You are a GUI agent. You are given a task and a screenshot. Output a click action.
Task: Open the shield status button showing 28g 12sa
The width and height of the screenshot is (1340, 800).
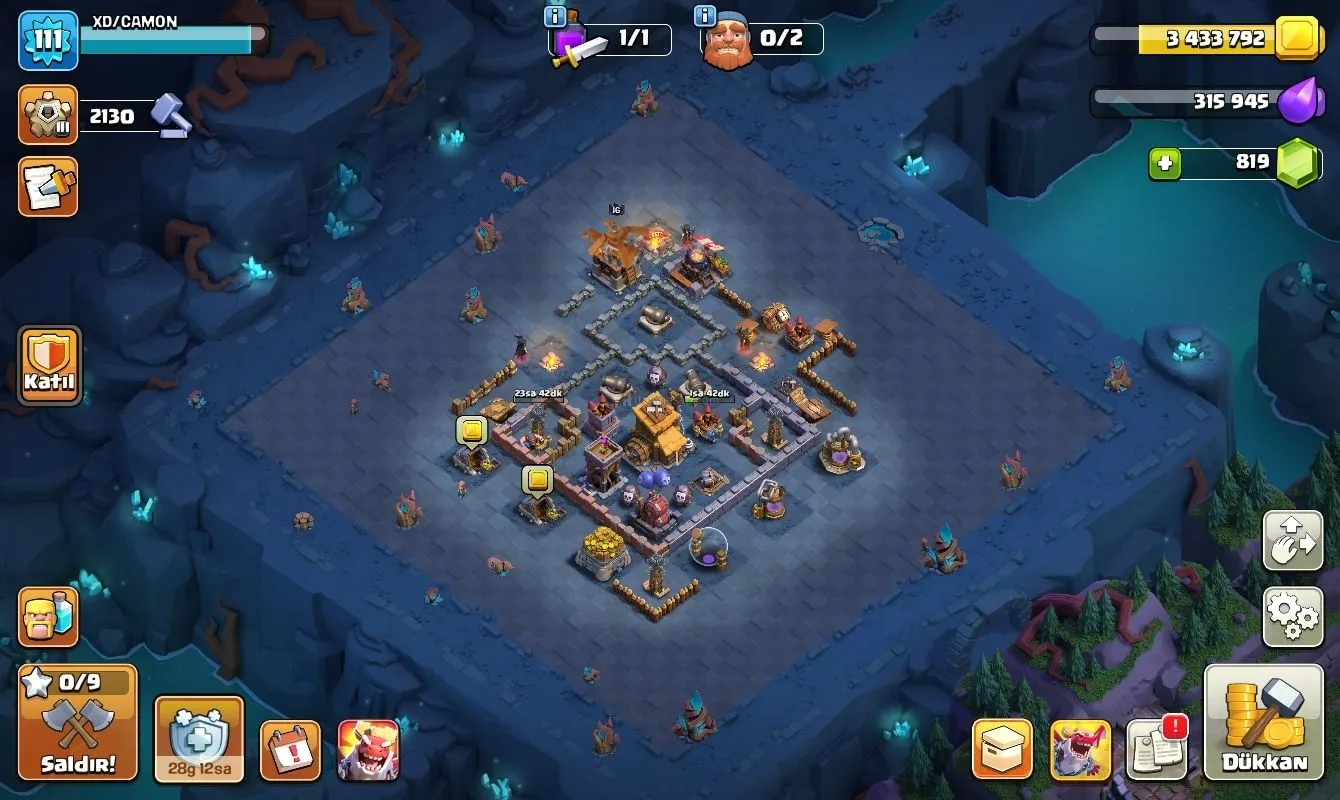click(199, 739)
